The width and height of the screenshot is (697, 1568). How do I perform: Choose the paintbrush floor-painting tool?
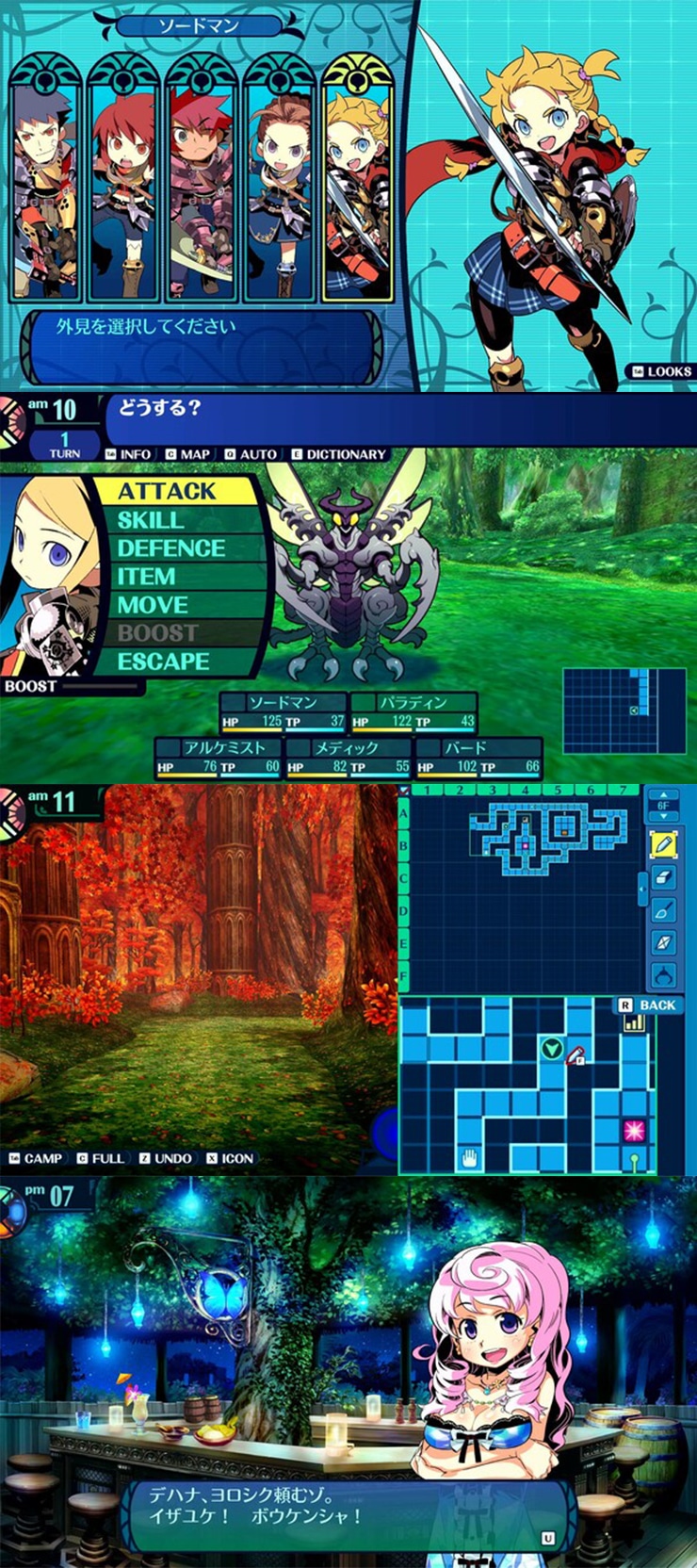pos(664,910)
